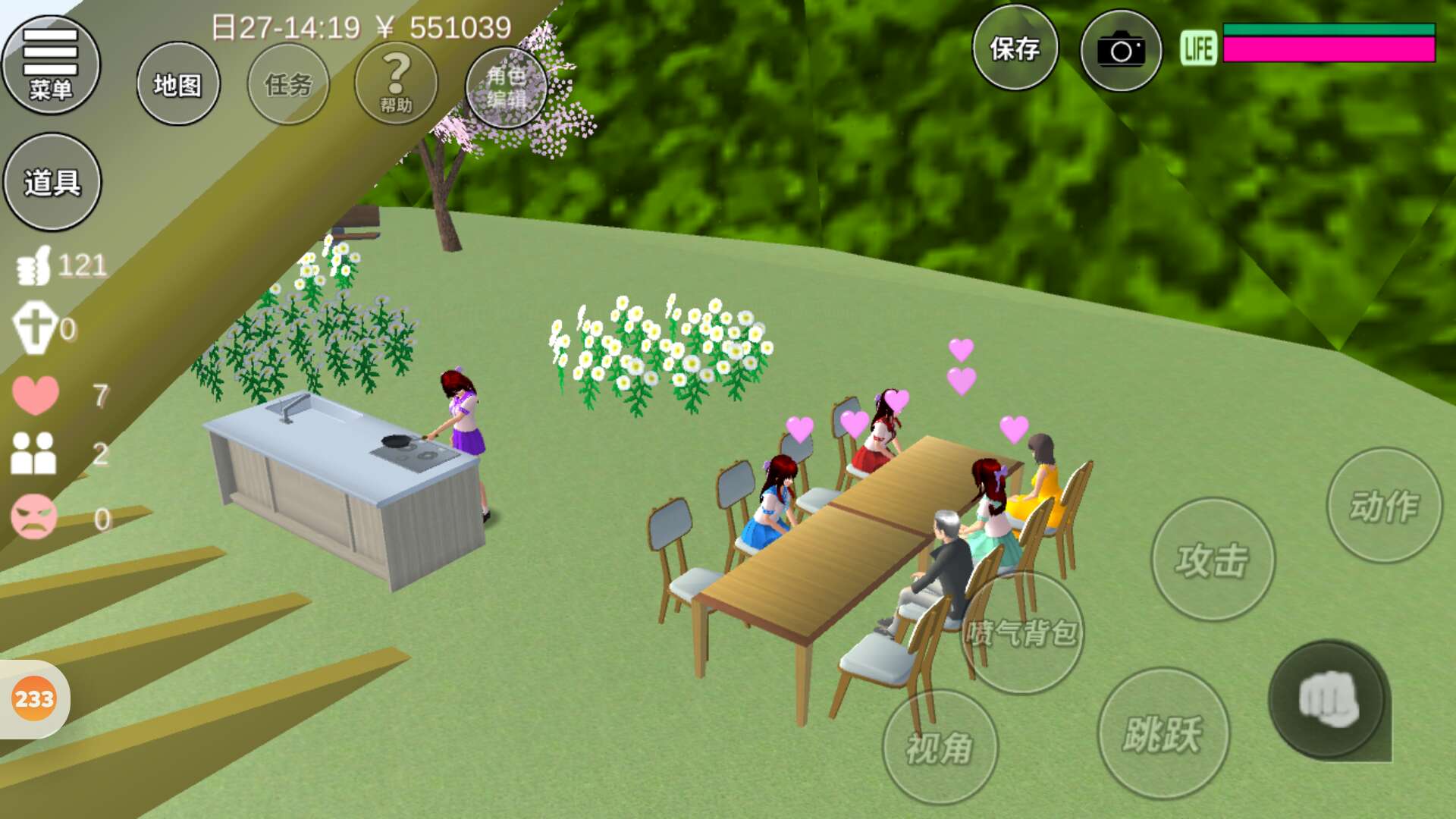Open the 帮助 help screen
Image resolution: width=1456 pixels, height=819 pixels.
[x=396, y=83]
